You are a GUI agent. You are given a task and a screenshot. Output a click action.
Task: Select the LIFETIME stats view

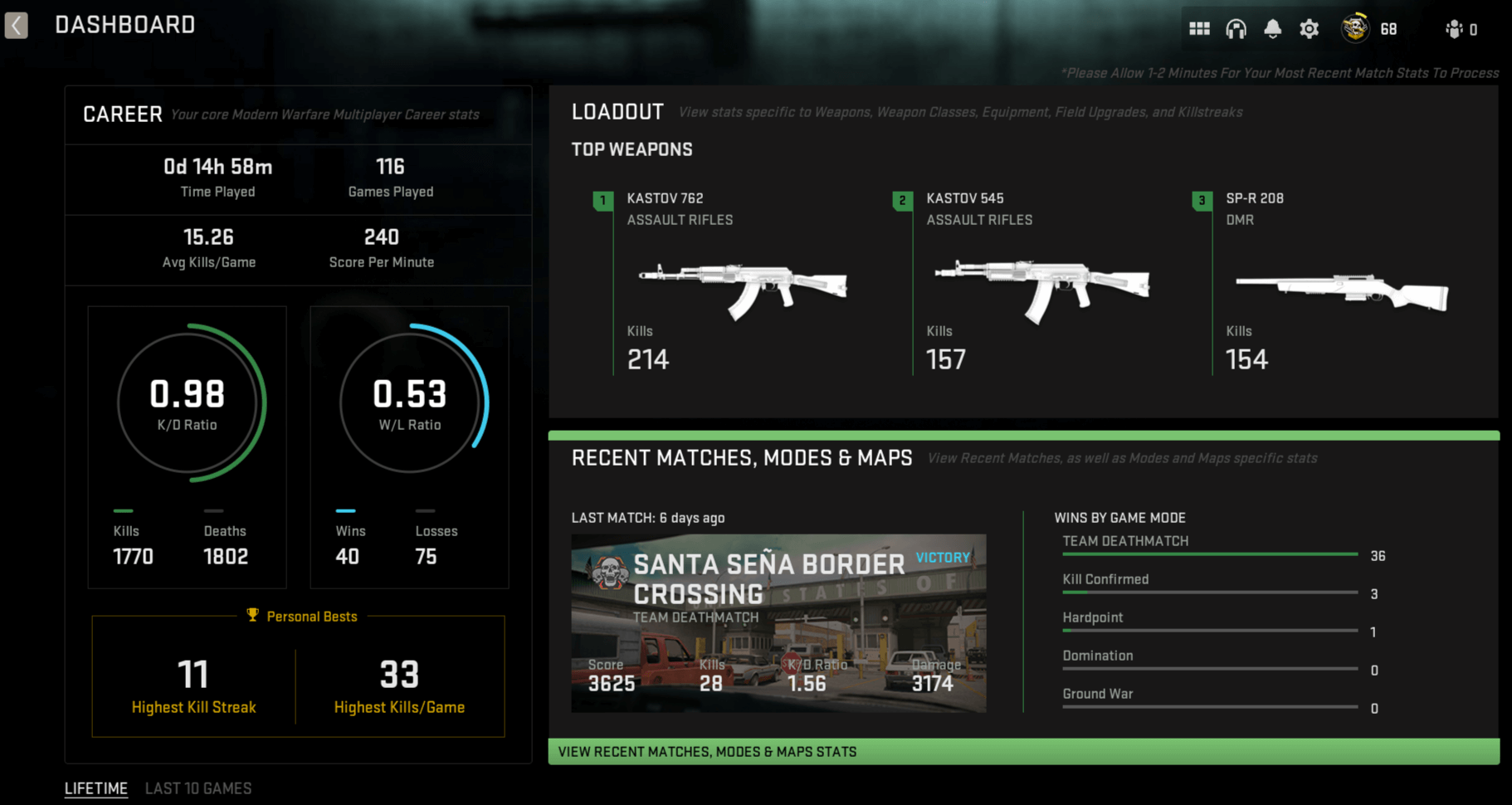pos(95,788)
